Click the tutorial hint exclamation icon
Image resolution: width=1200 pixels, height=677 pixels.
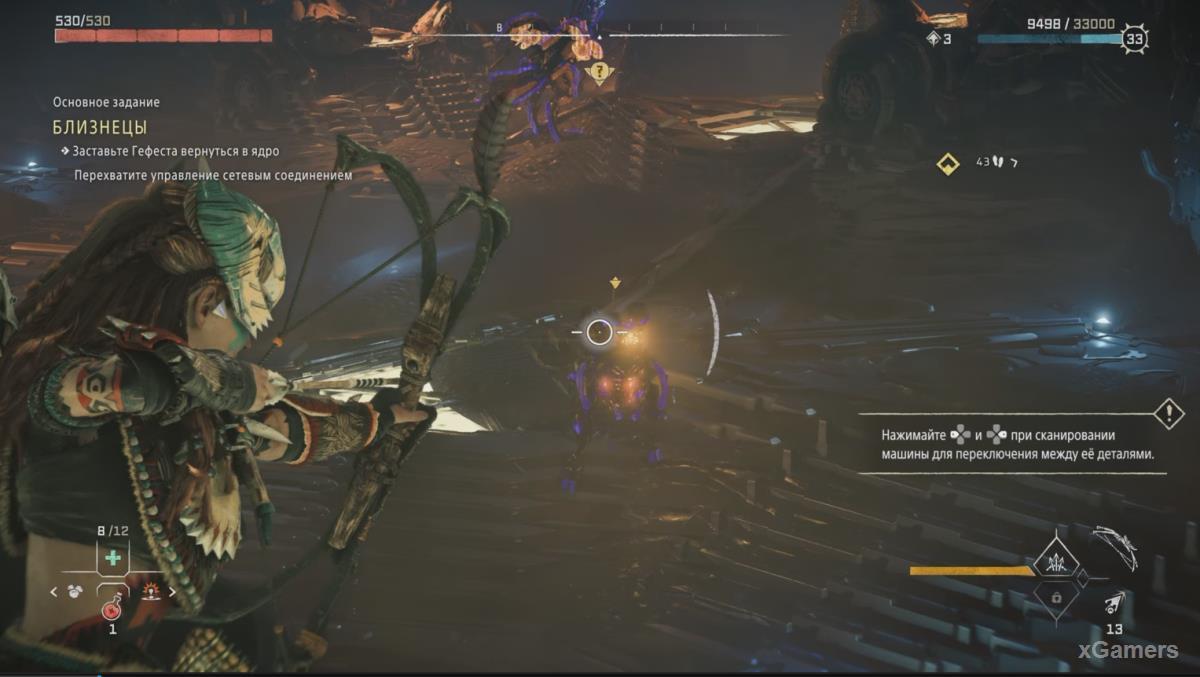(1168, 413)
